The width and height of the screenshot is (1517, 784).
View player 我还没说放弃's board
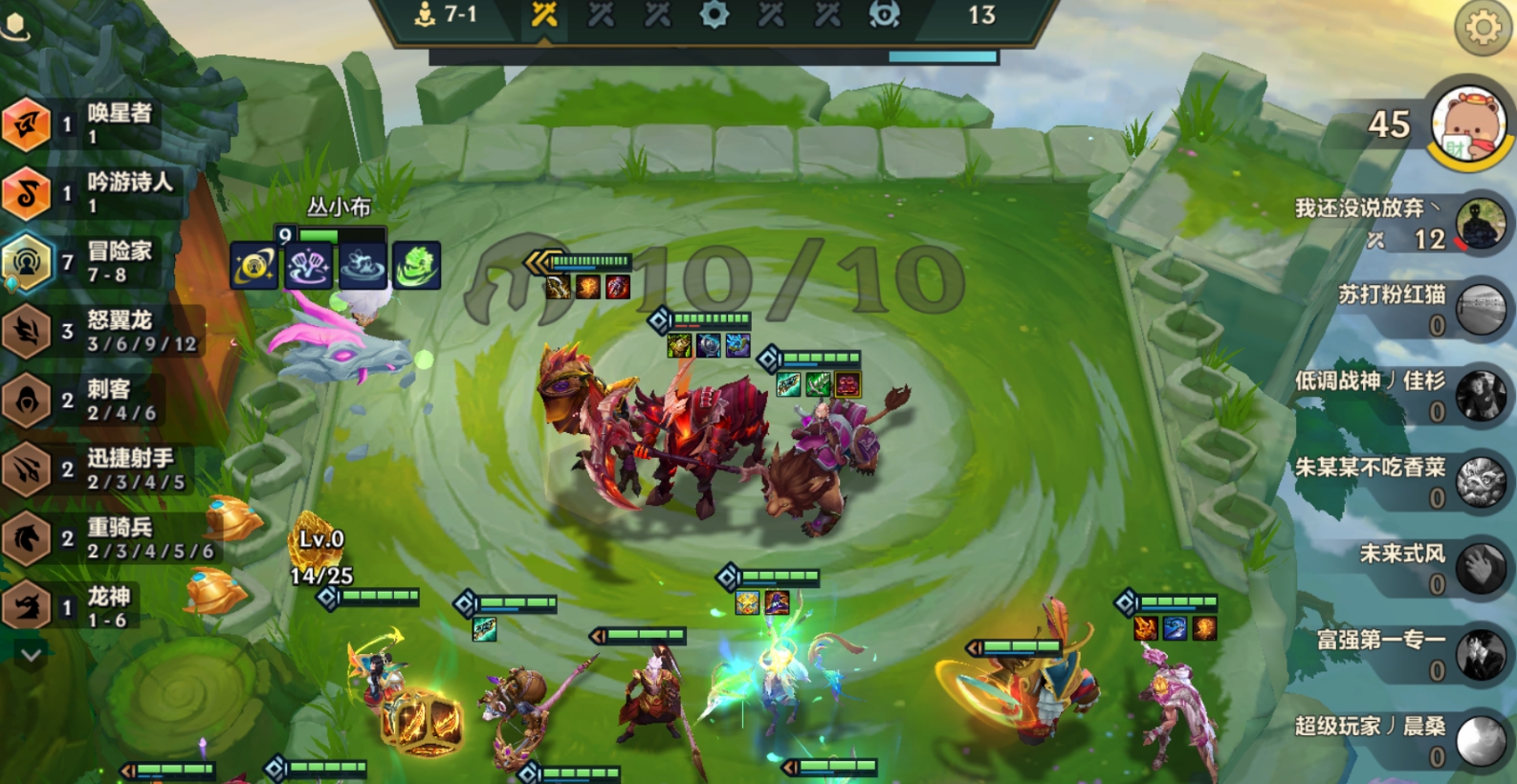point(1480,225)
